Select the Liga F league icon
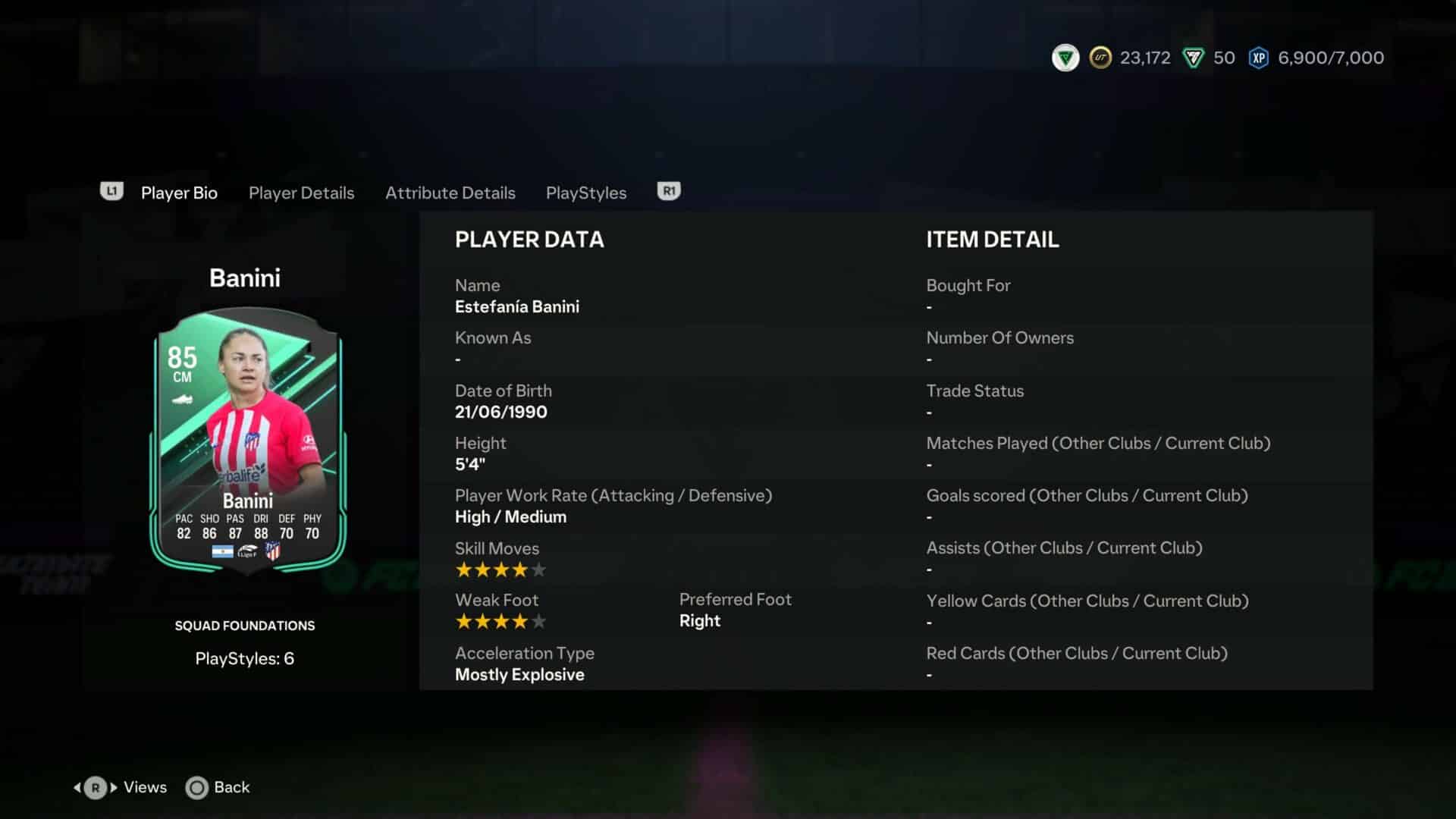Screen dimensions: 1456x819 (x=247, y=552)
